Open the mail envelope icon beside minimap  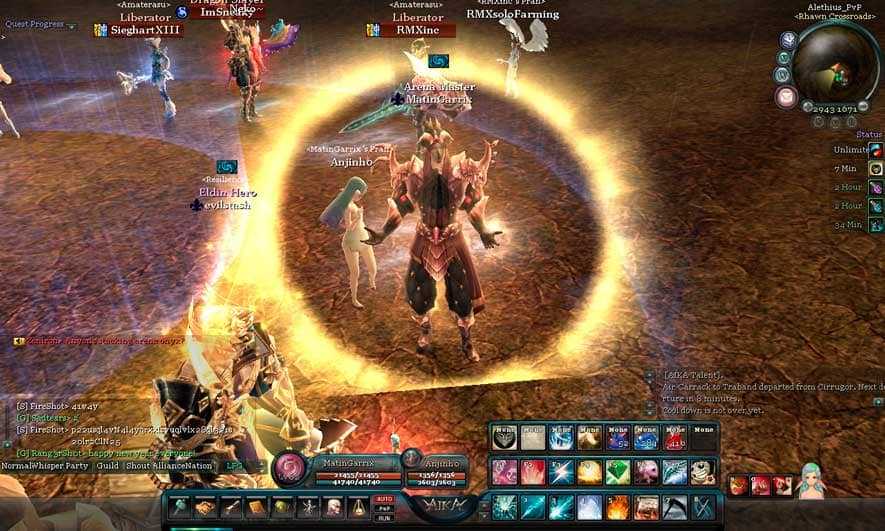785,97
